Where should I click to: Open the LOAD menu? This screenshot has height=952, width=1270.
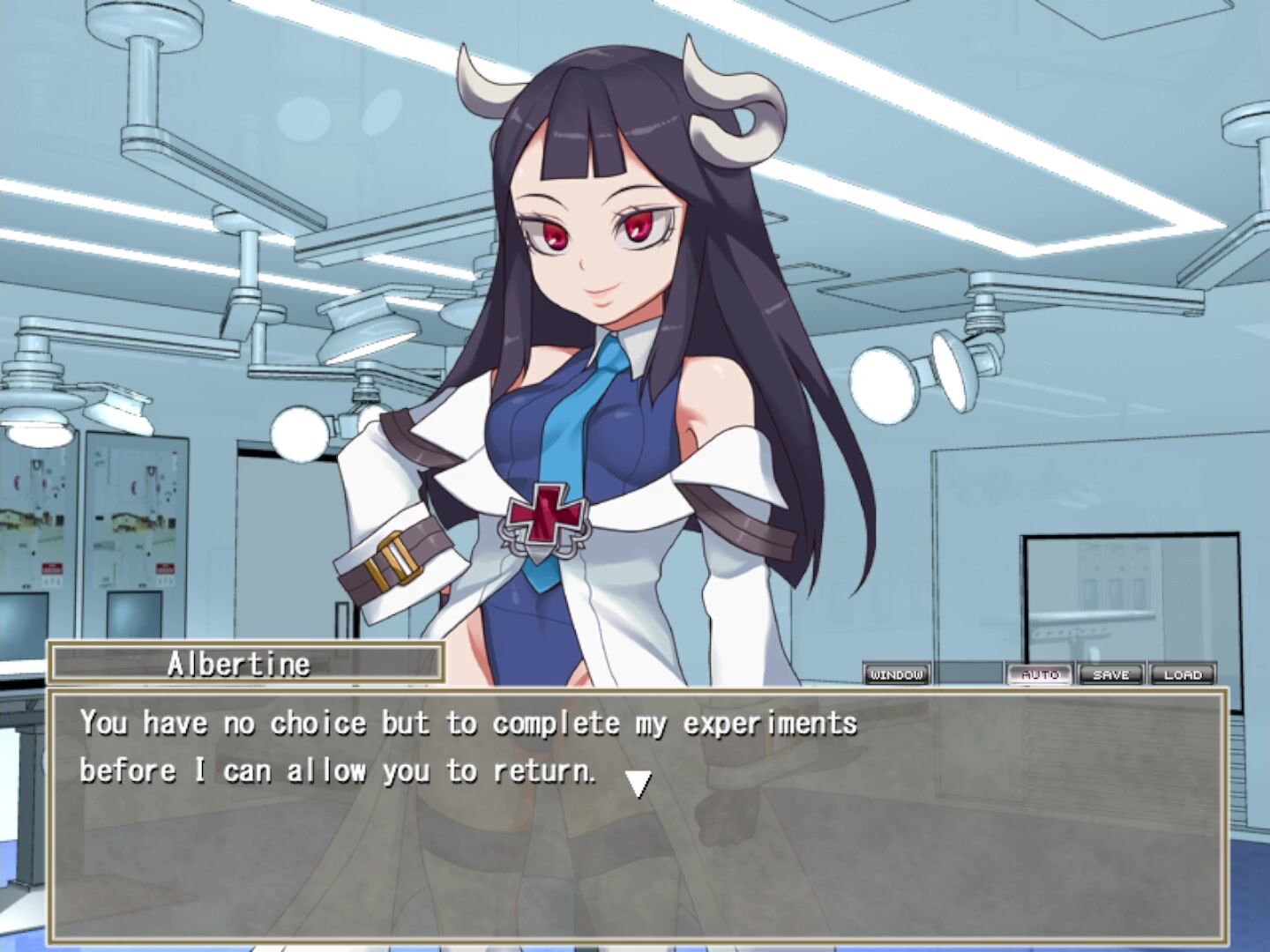(1183, 674)
